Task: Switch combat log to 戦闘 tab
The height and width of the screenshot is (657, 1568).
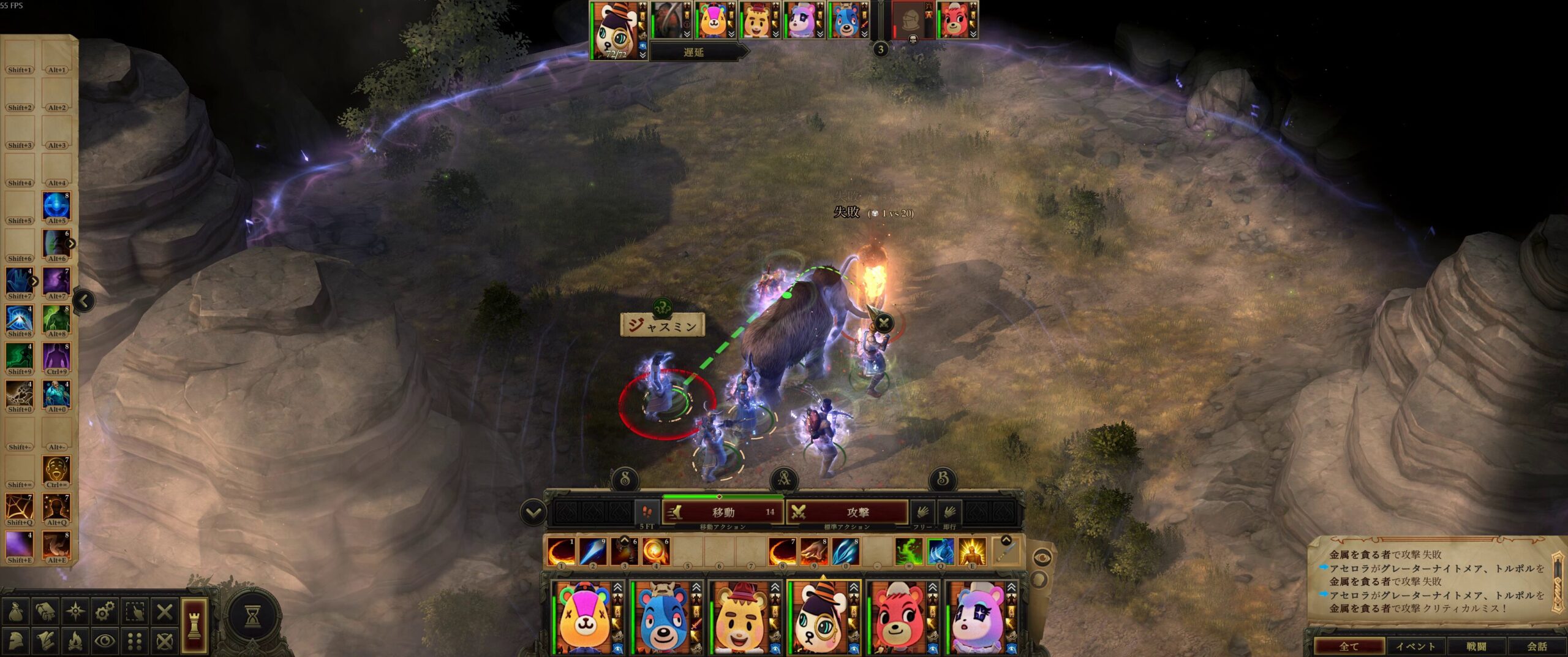Action: click(1476, 646)
